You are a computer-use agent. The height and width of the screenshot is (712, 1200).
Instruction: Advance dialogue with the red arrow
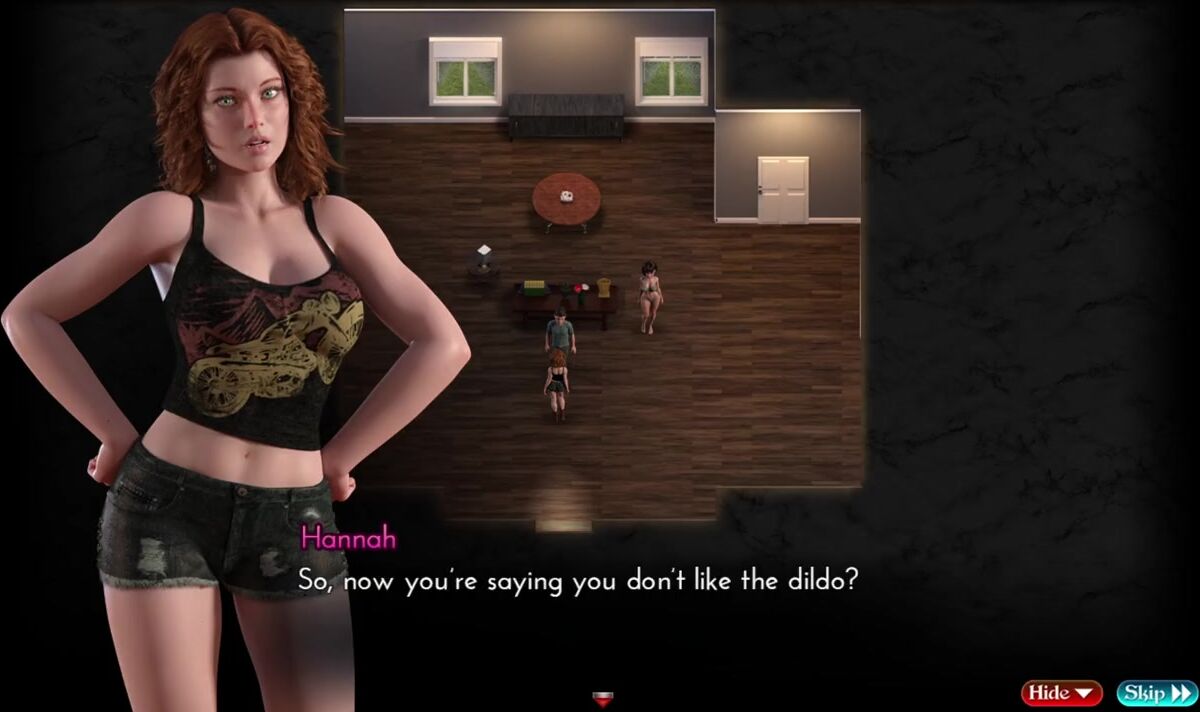click(602, 699)
